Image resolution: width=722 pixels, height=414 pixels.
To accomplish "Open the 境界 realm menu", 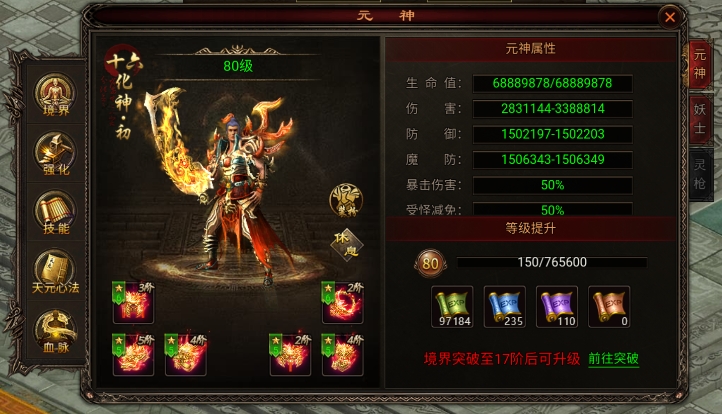I will [x=53, y=95].
